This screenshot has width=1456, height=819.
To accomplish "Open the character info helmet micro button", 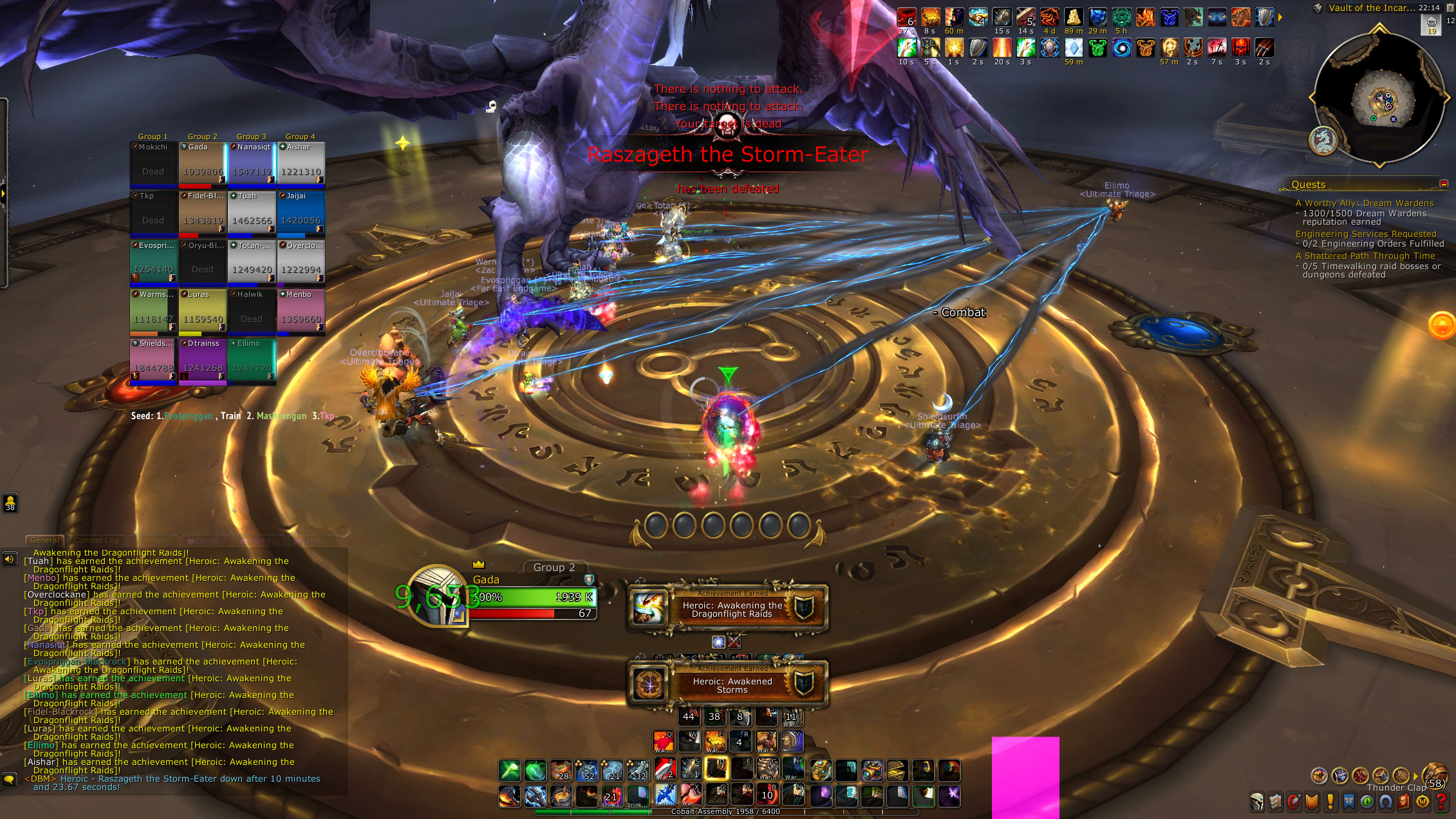I will pyautogui.click(x=1257, y=802).
